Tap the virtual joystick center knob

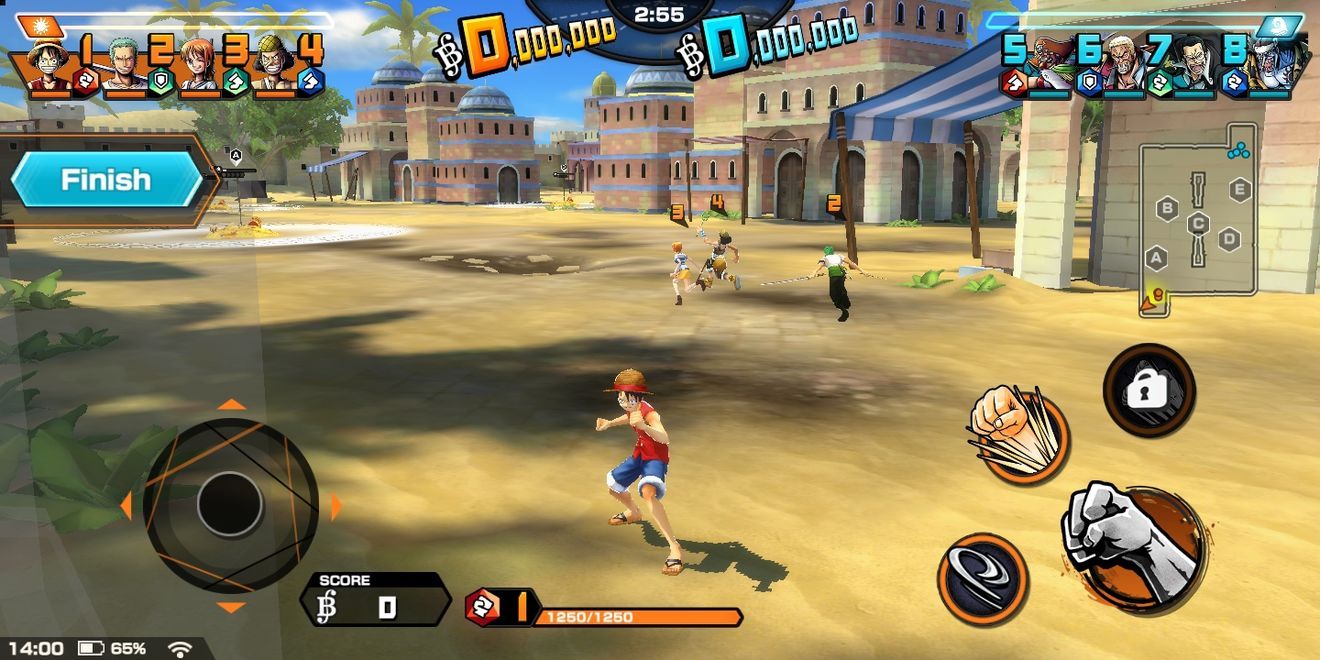tap(230, 505)
